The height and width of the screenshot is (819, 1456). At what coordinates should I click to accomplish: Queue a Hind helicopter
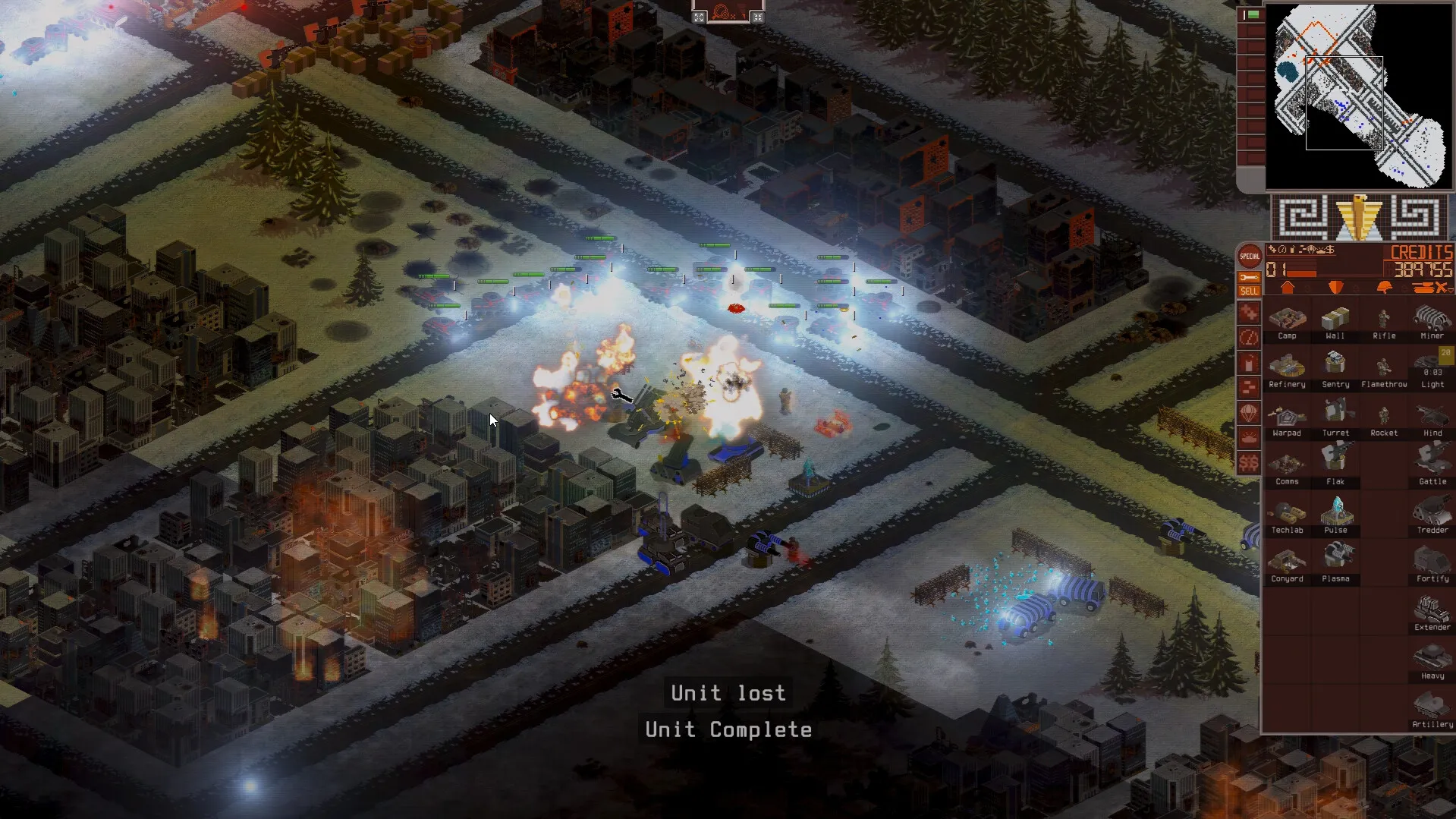click(x=1432, y=416)
